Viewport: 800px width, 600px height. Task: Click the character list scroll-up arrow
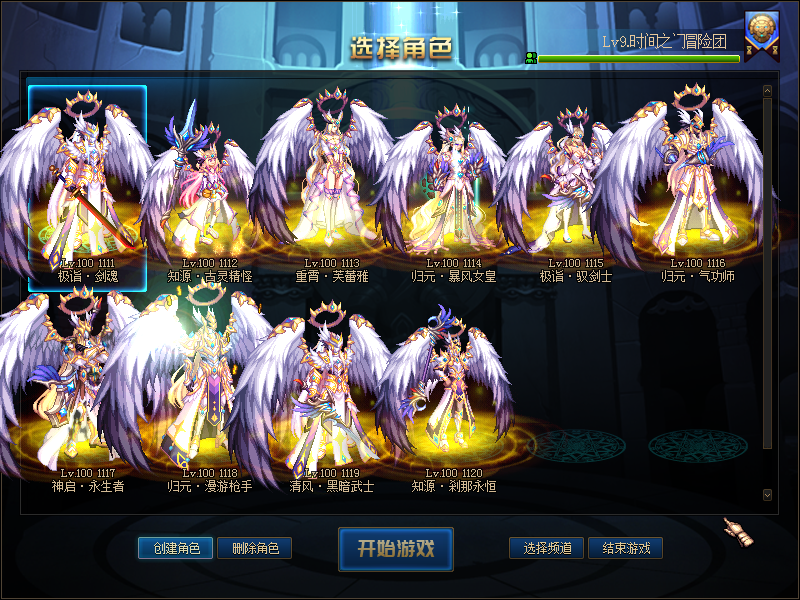767,91
